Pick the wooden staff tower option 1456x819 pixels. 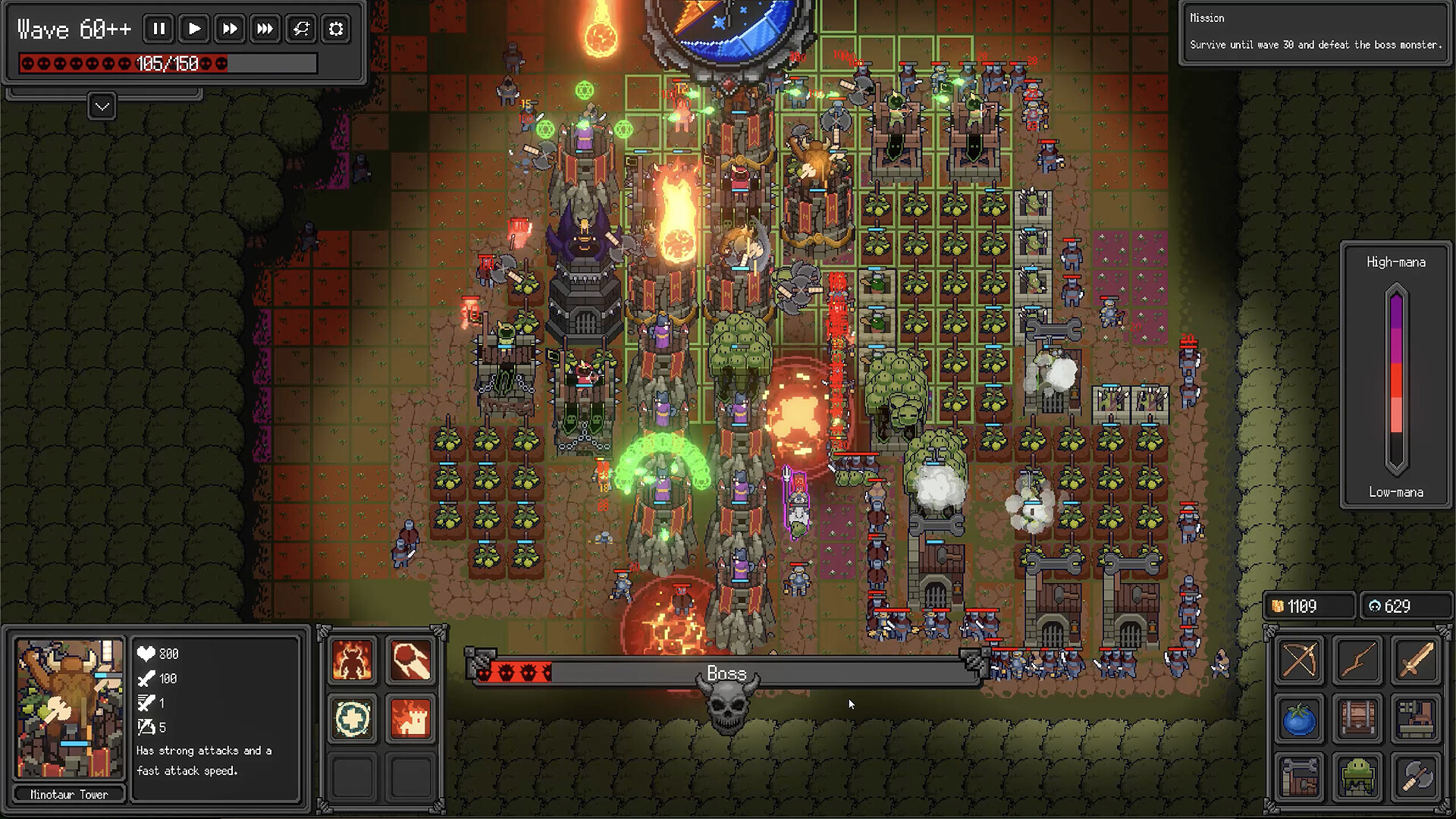pyautogui.click(x=1357, y=660)
